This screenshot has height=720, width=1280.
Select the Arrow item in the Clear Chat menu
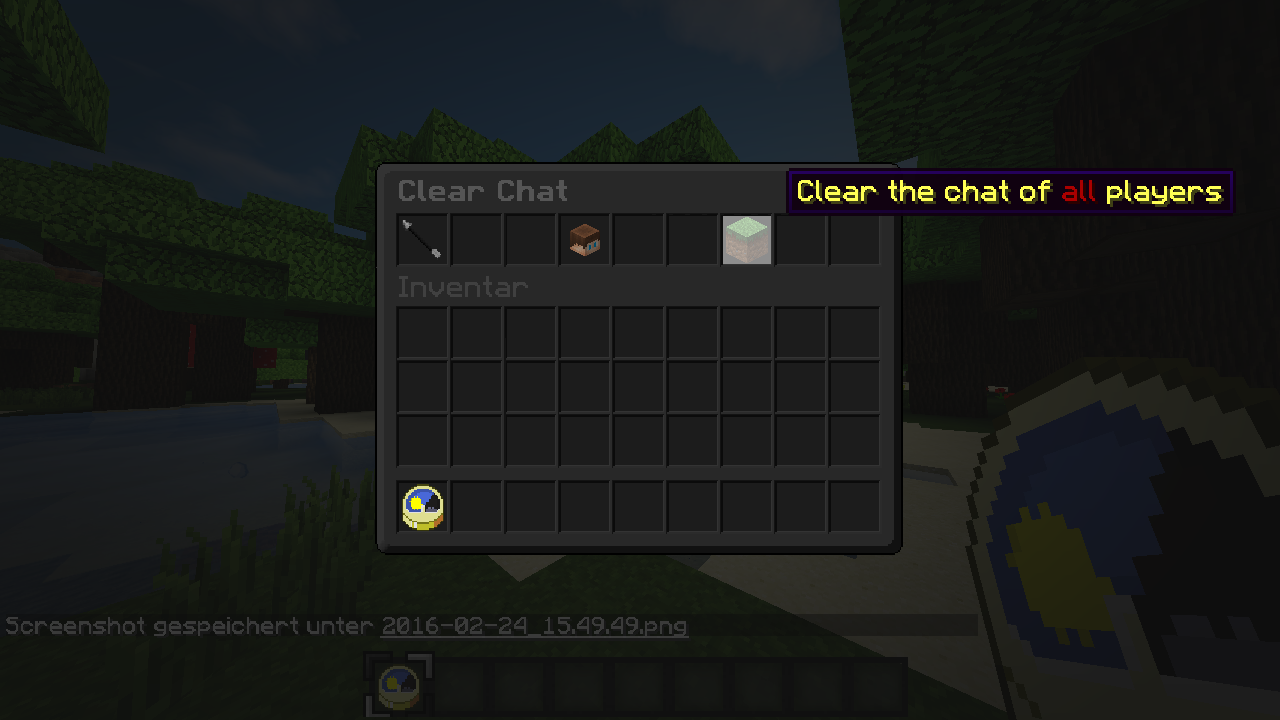click(421, 239)
